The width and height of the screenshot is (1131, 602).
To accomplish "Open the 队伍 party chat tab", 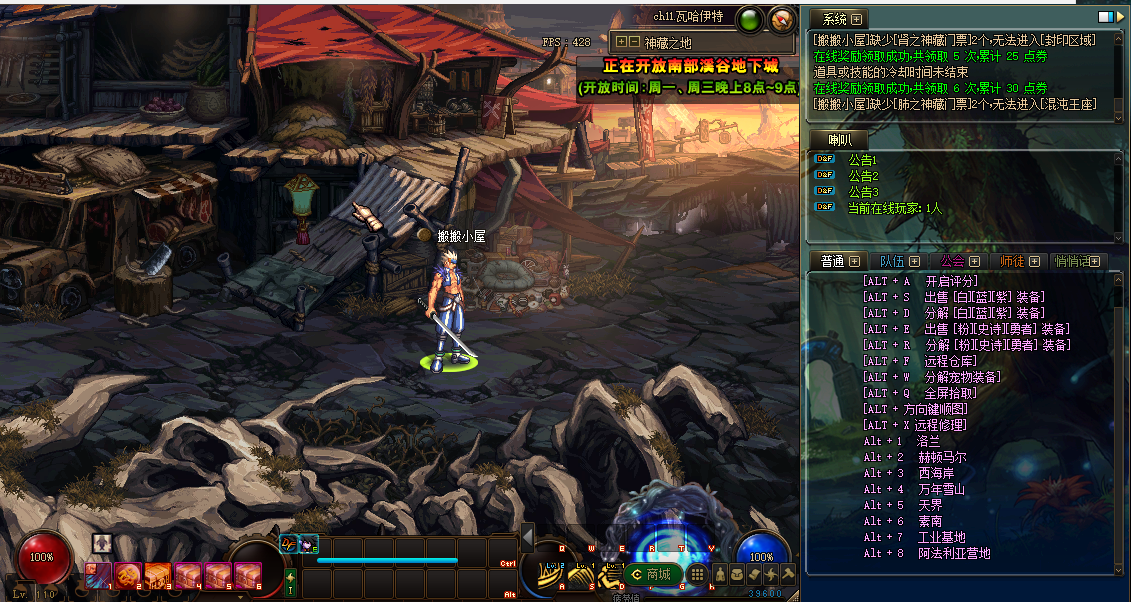I will (892, 261).
